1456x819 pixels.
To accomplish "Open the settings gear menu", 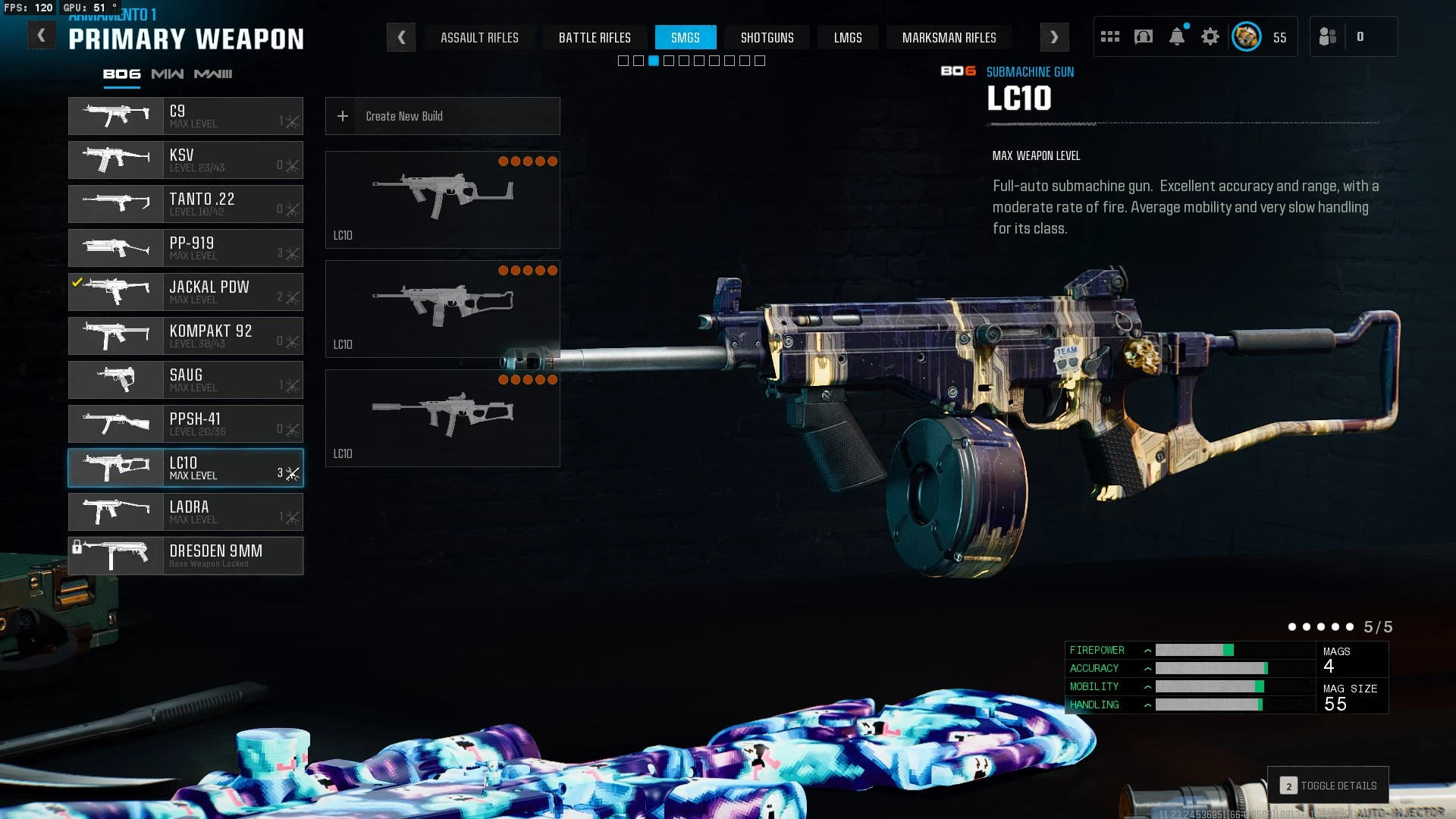I will pyautogui.click(x=1210, y=36).
